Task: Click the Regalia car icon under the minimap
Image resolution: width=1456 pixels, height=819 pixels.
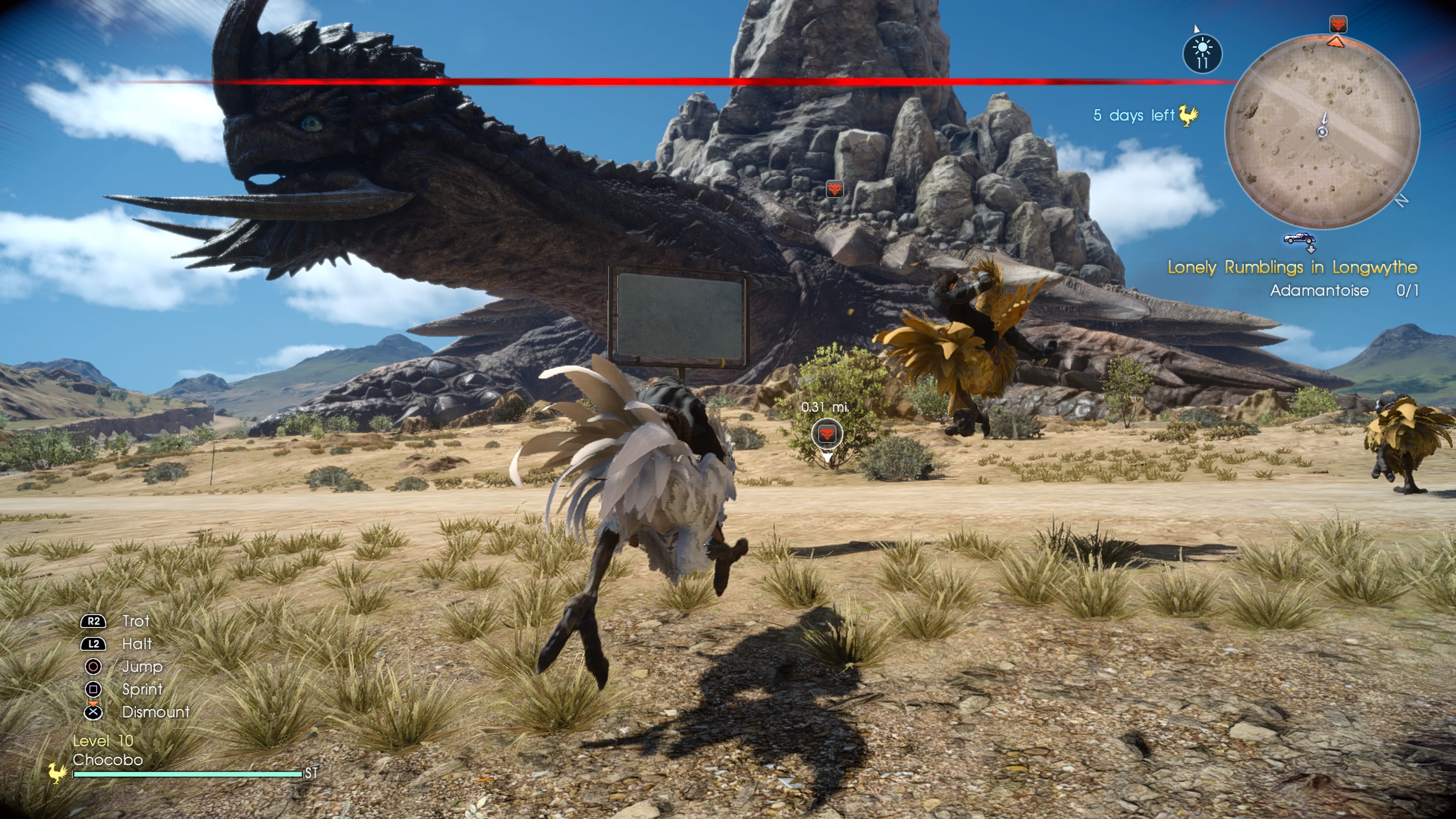Action: coord(1299,238)
